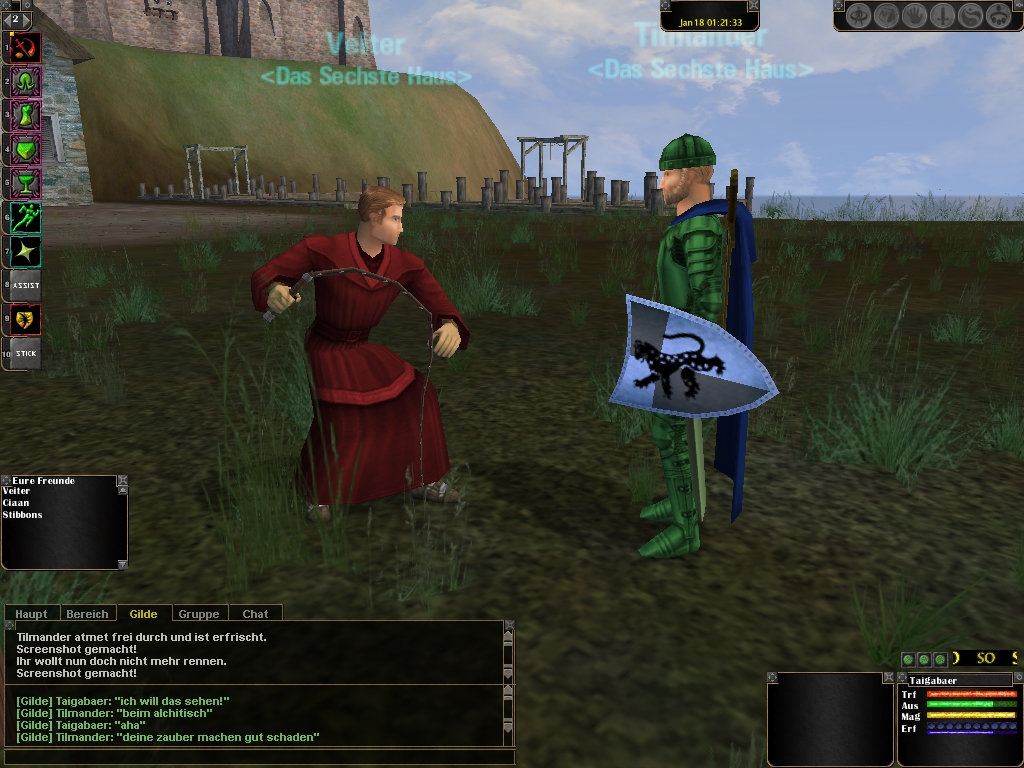
Task: Trigger the green shield hotbar spell
Action: click(26, 149)
